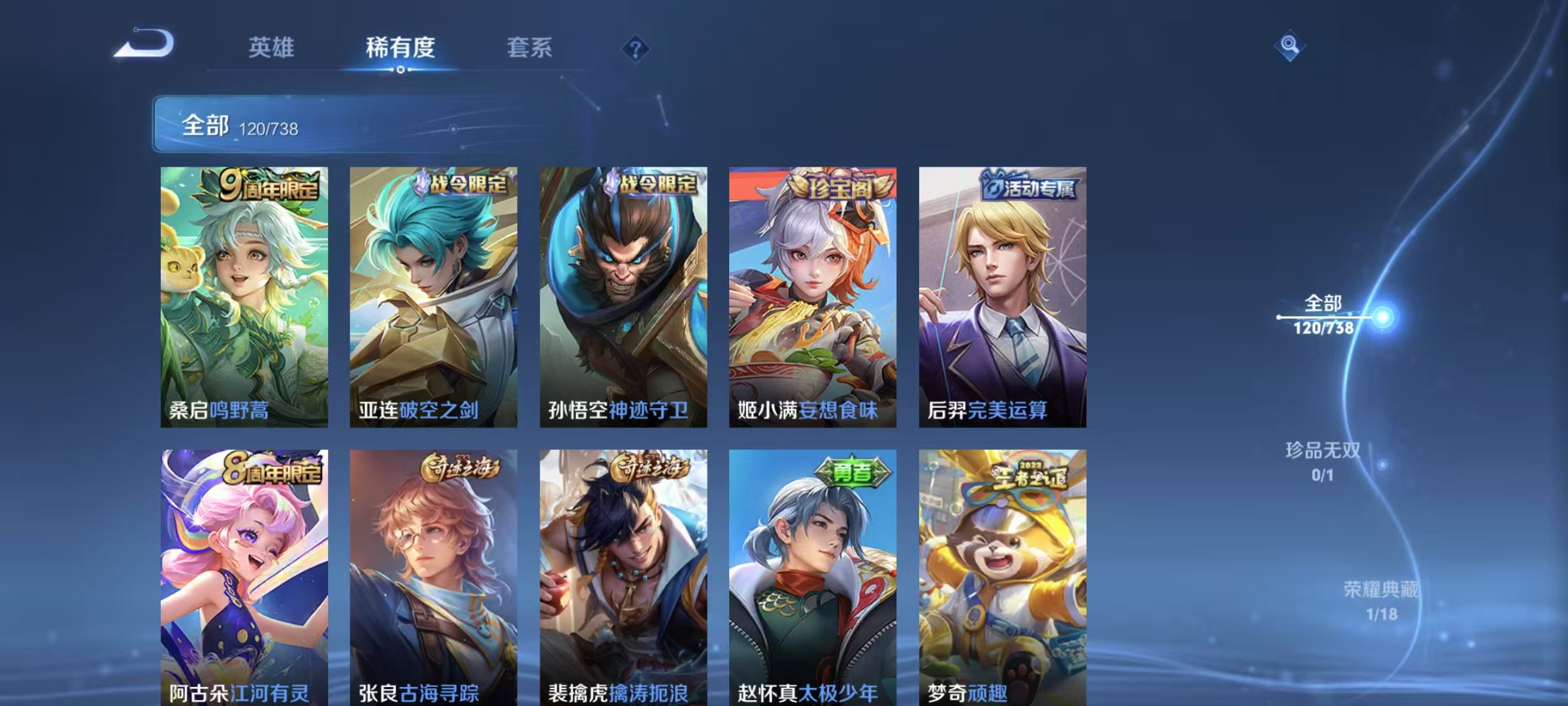View the 后羿 完美运算 skin card
1568x706 pixels.
pos(1002,297)
